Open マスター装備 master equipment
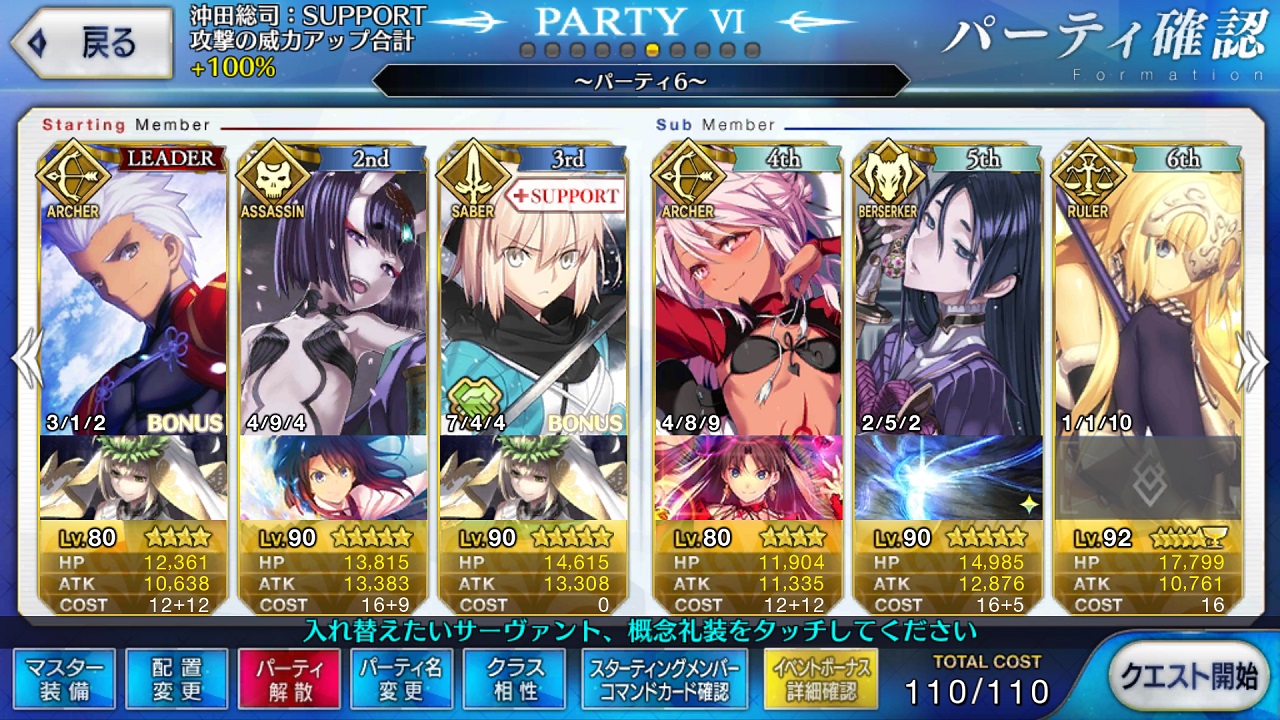 [x=65, y=679]
